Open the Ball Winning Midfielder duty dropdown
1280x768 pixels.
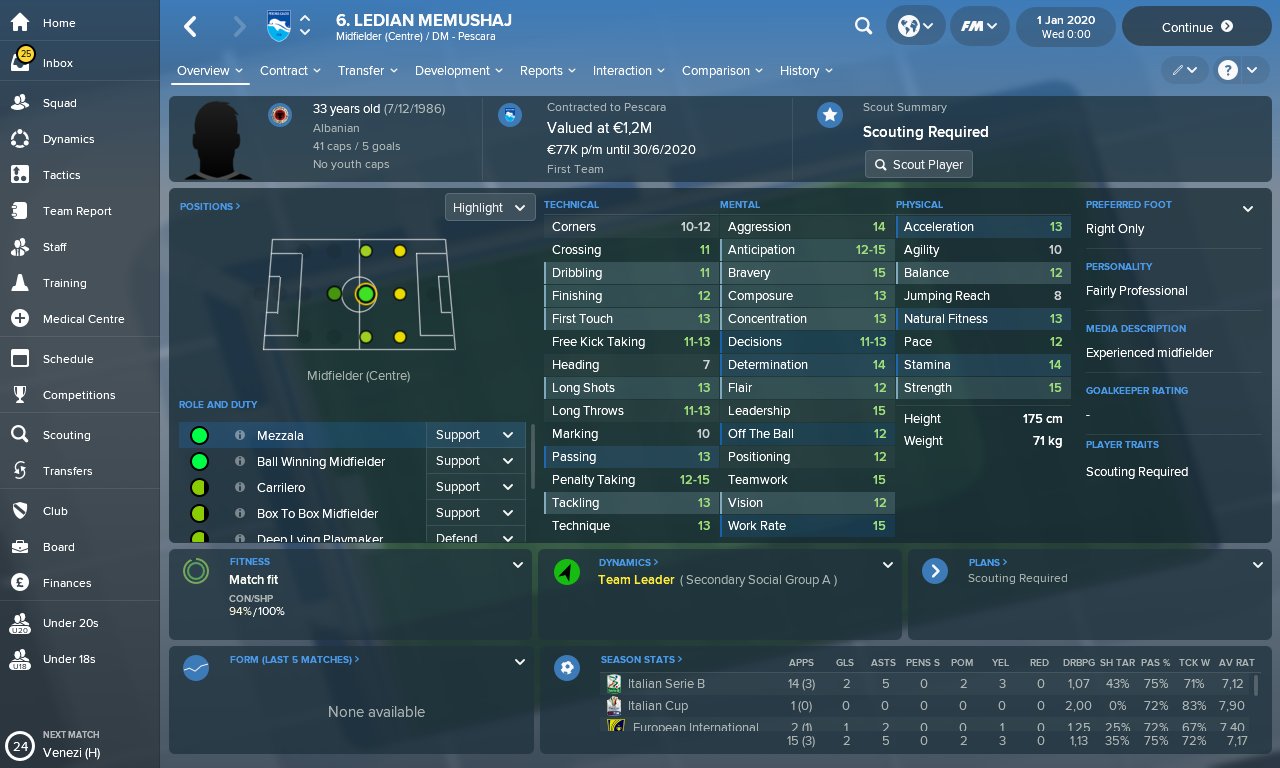click(475, 461)
